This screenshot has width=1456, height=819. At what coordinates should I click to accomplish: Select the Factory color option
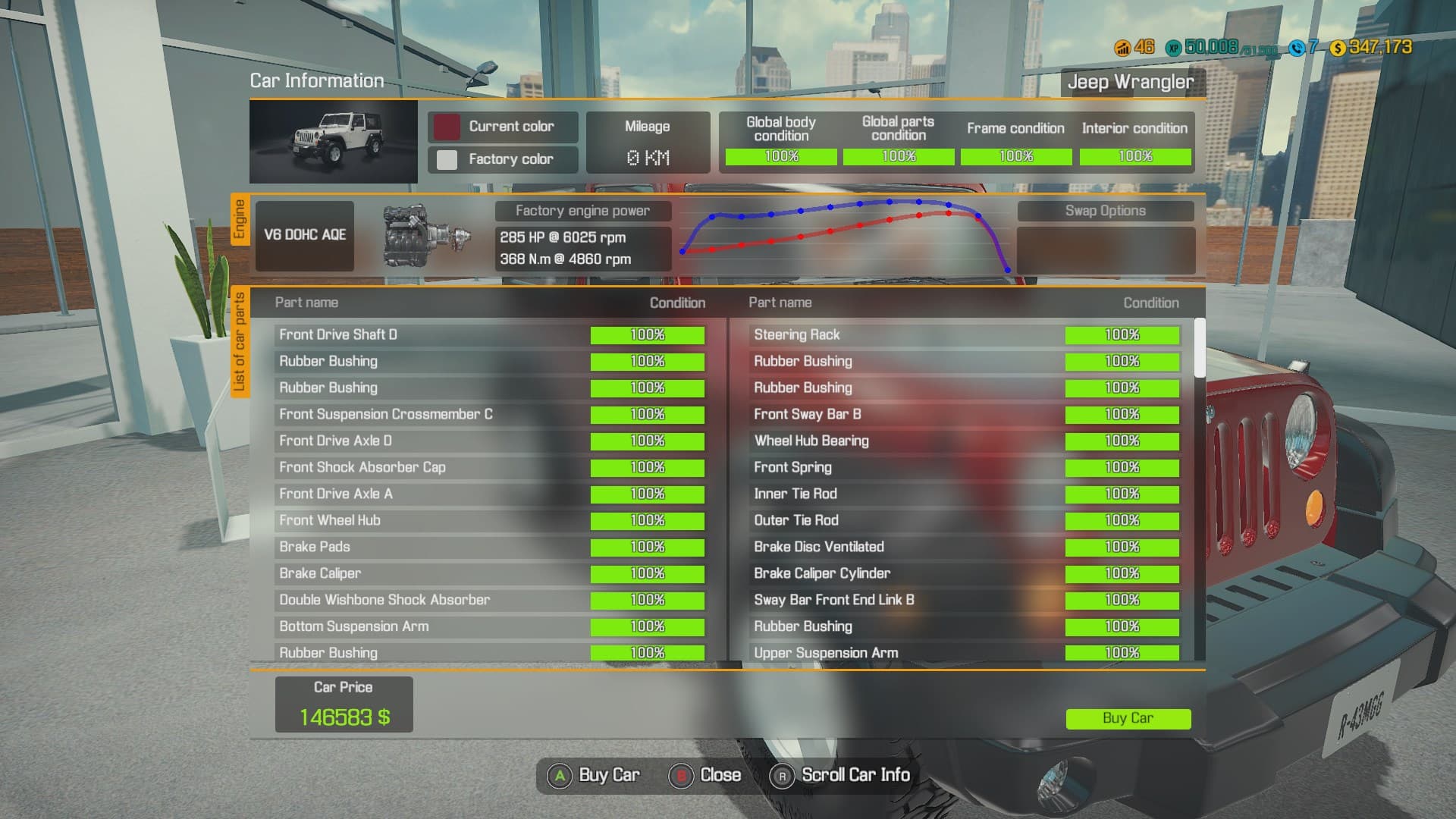[x=503, y=159]
